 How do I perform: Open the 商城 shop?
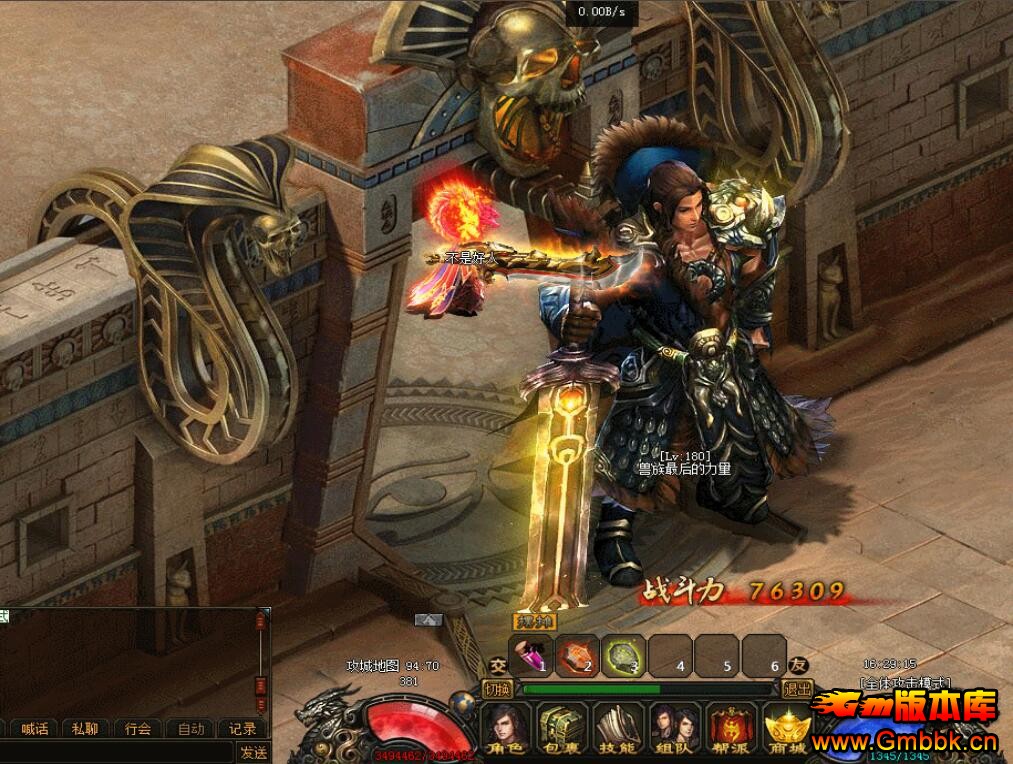click(x=784, y=730)
